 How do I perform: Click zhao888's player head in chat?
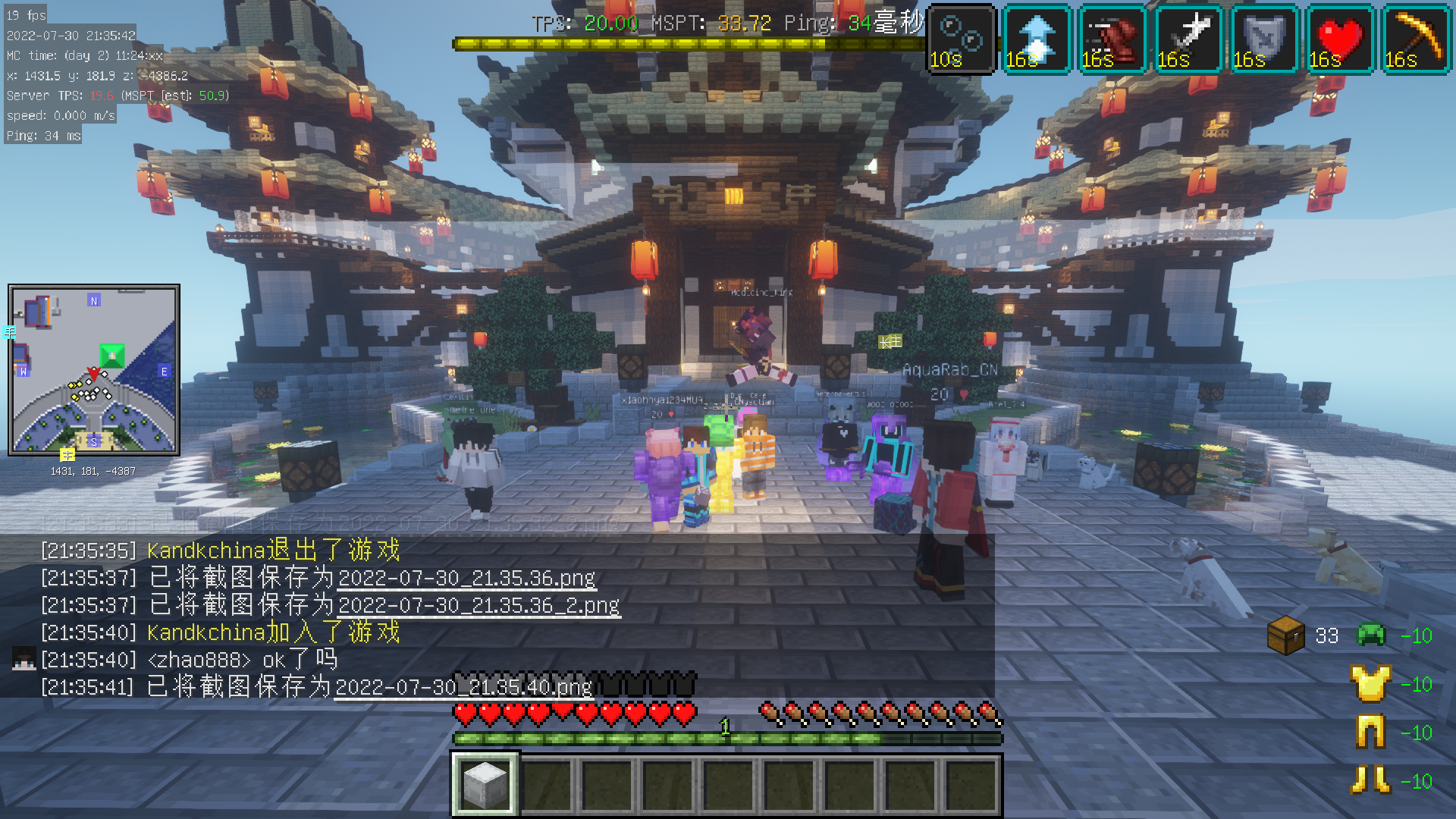pos(24,660)
